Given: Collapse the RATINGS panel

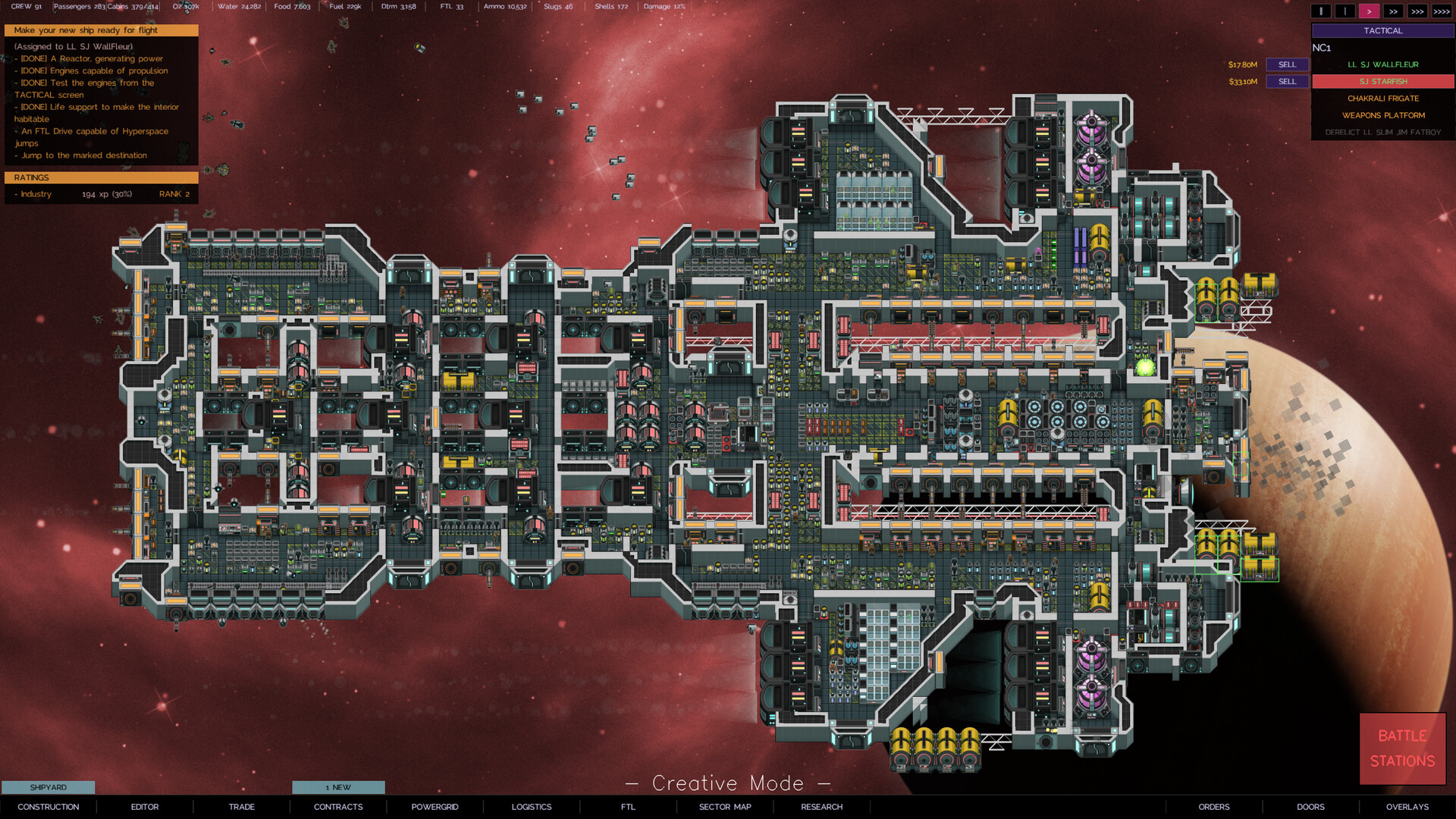Looking at the screenshot, I should pos(101,177).
